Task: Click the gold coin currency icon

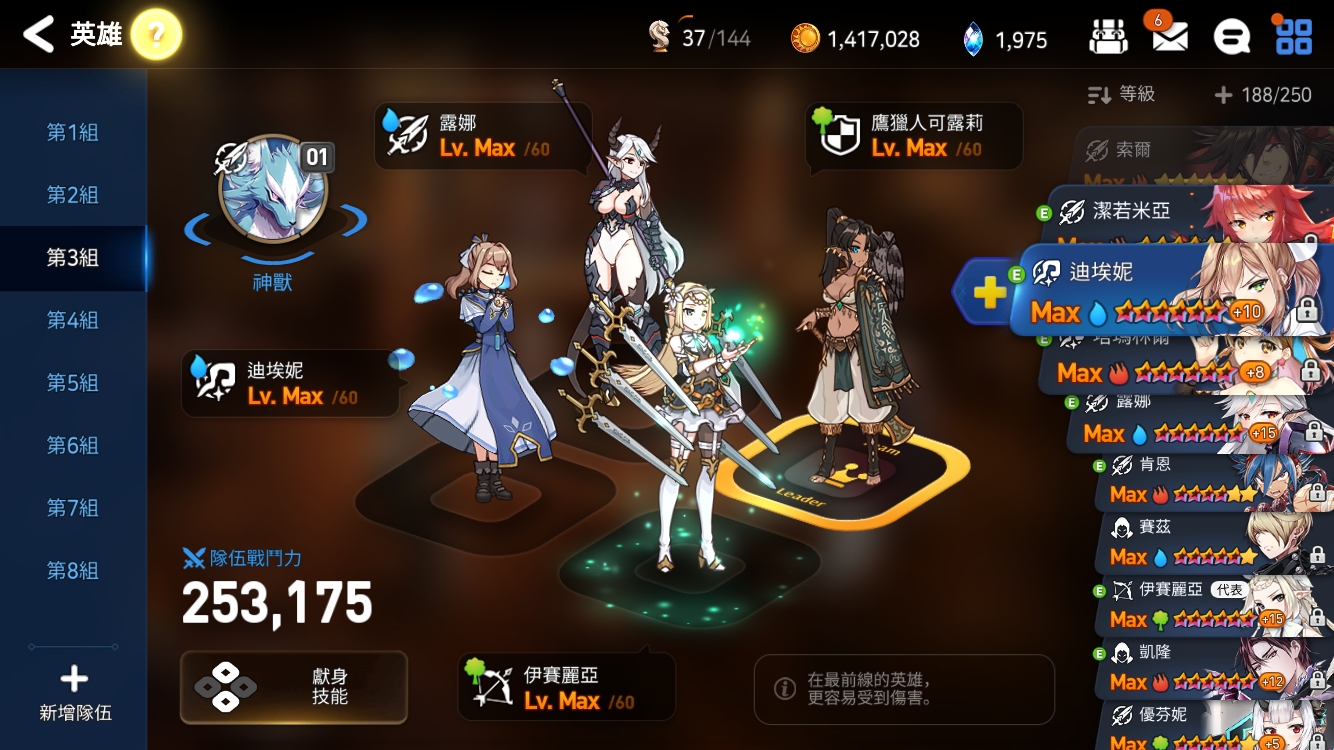Action: tap(804, 38)
